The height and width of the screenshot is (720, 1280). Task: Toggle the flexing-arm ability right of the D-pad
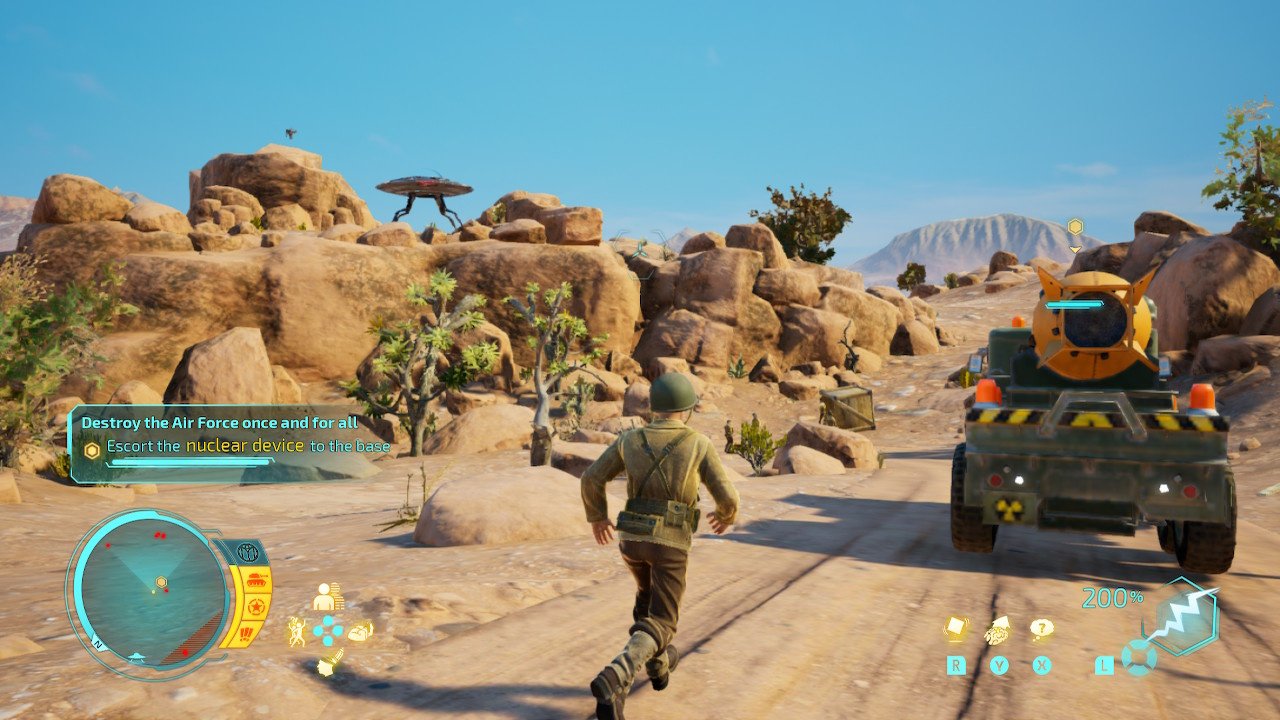[x=361, y=631]
